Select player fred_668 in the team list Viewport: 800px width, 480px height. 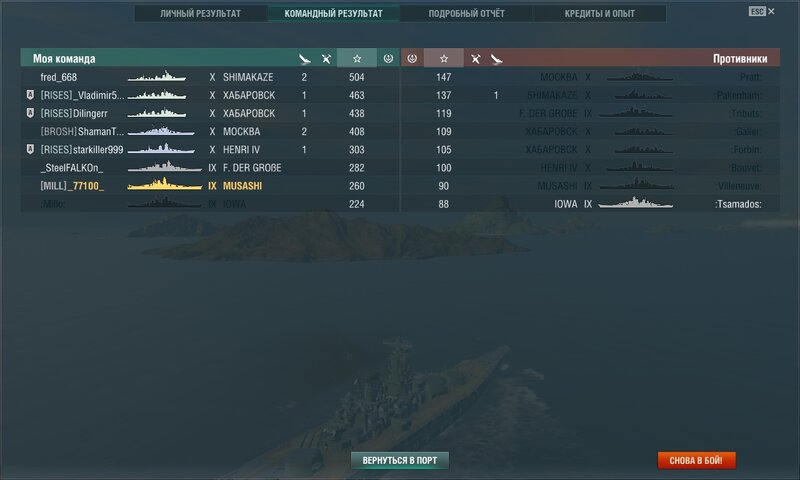59,77
